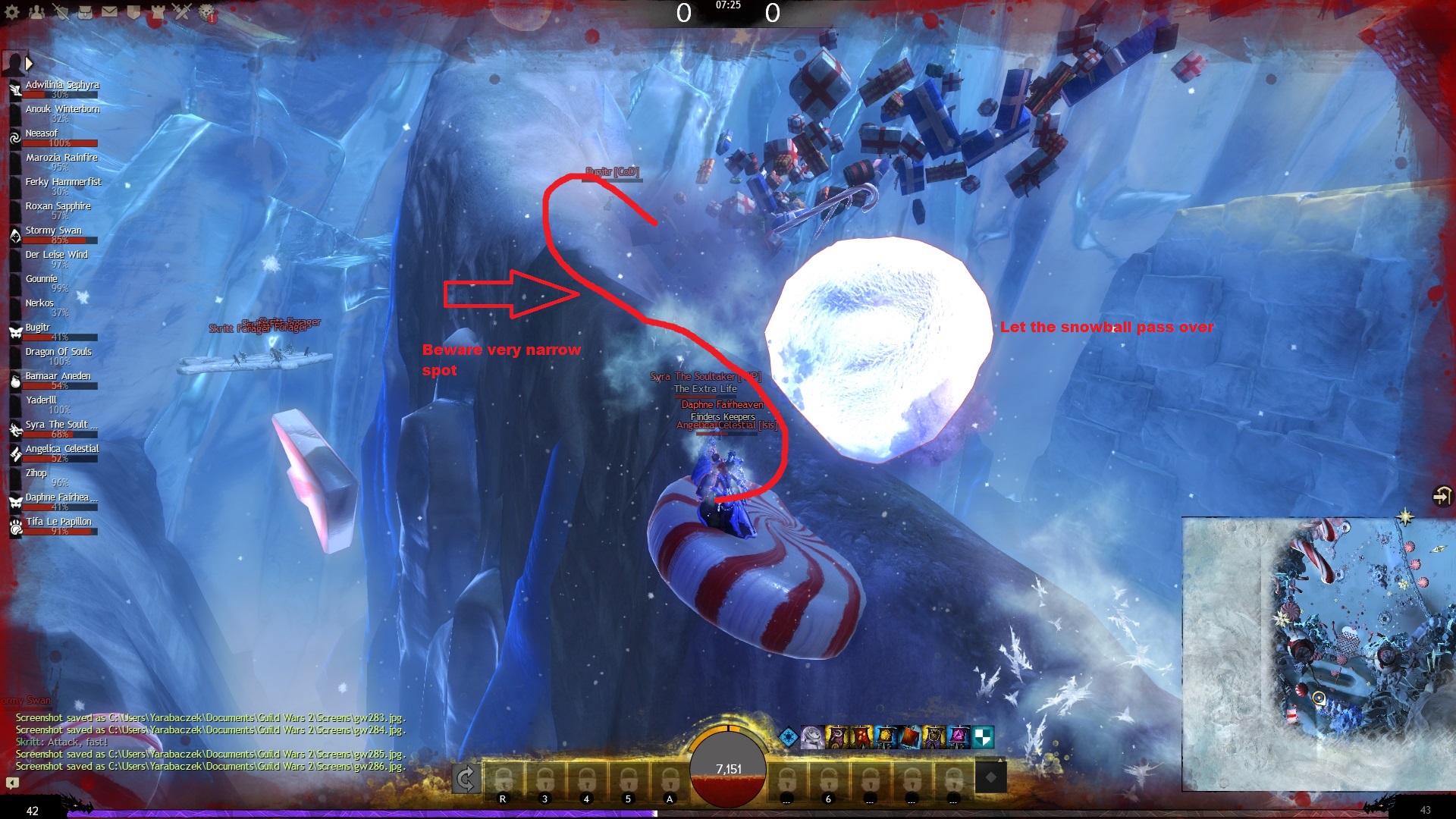Open the lion icon with red alert
Screen dimensions: 1456x819
207,12
